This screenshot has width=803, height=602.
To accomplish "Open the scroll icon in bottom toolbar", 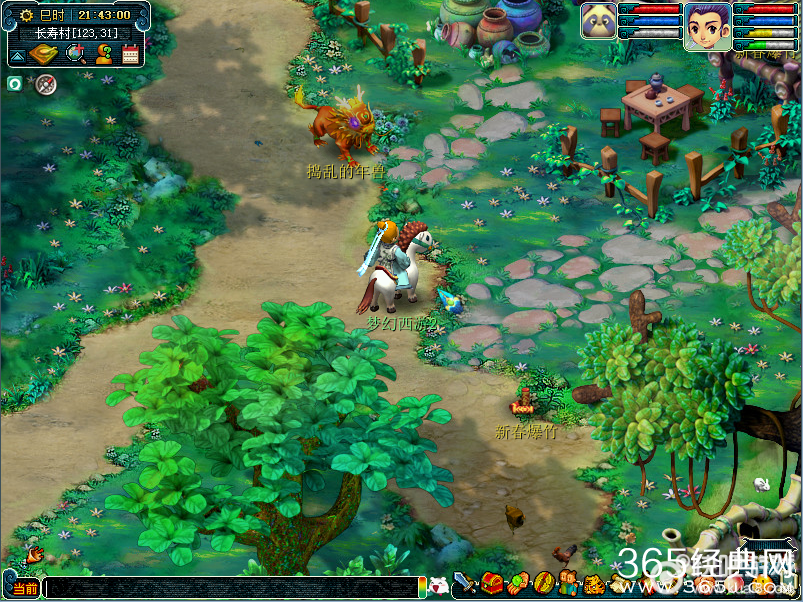I will pos(620,584).
